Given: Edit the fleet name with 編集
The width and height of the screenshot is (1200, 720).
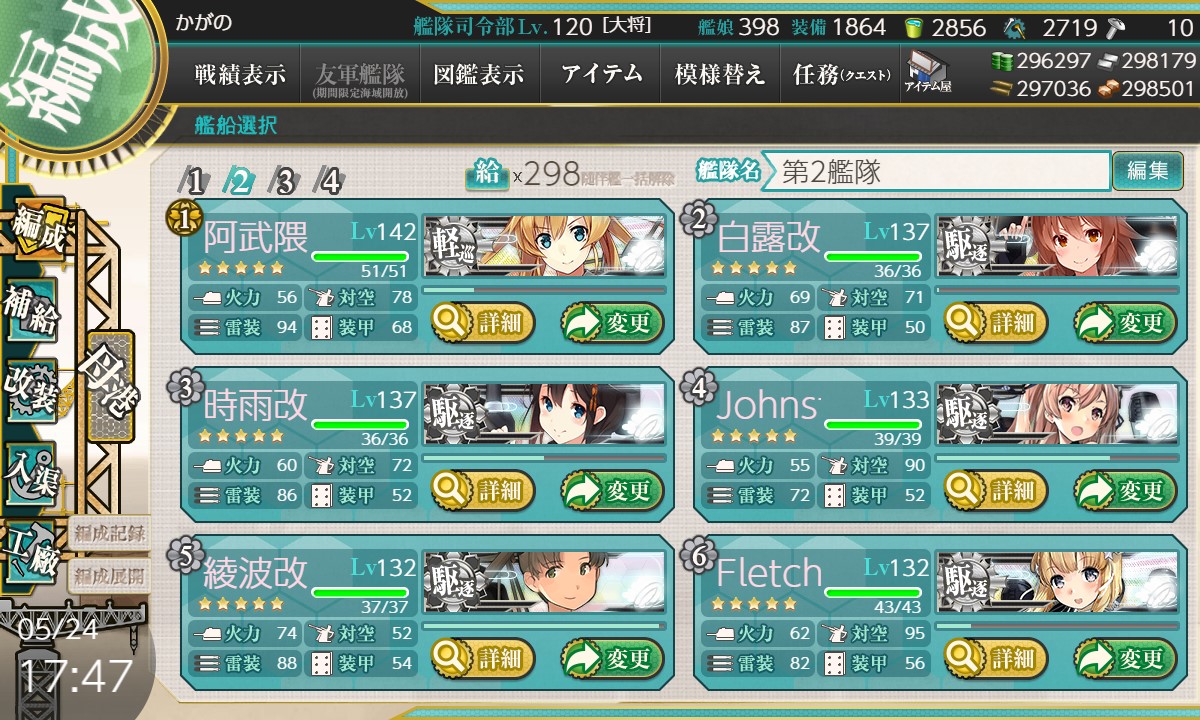Looking at the screenshot, I should [x=1147, y=171].
